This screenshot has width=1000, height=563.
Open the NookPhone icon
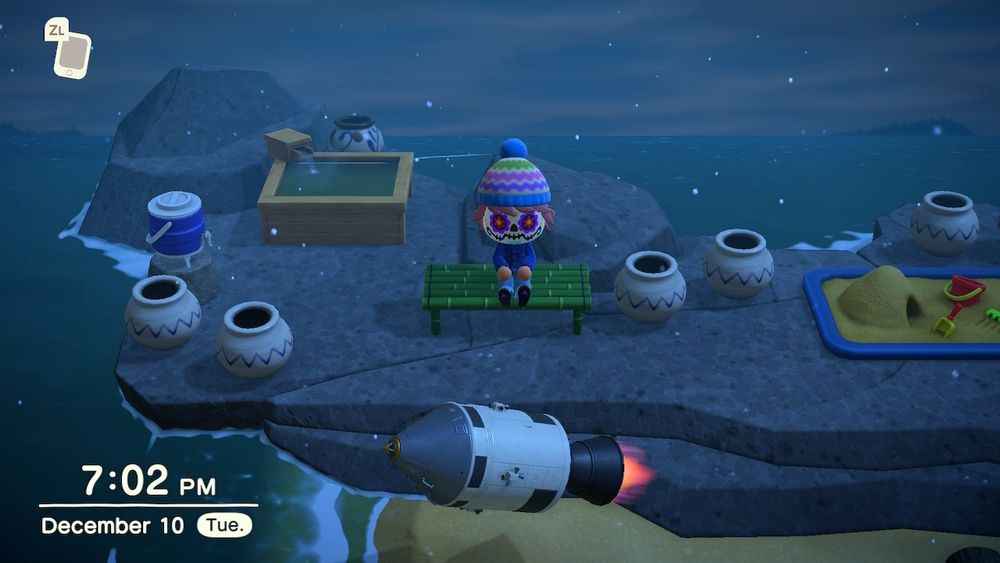click(71, 54)
